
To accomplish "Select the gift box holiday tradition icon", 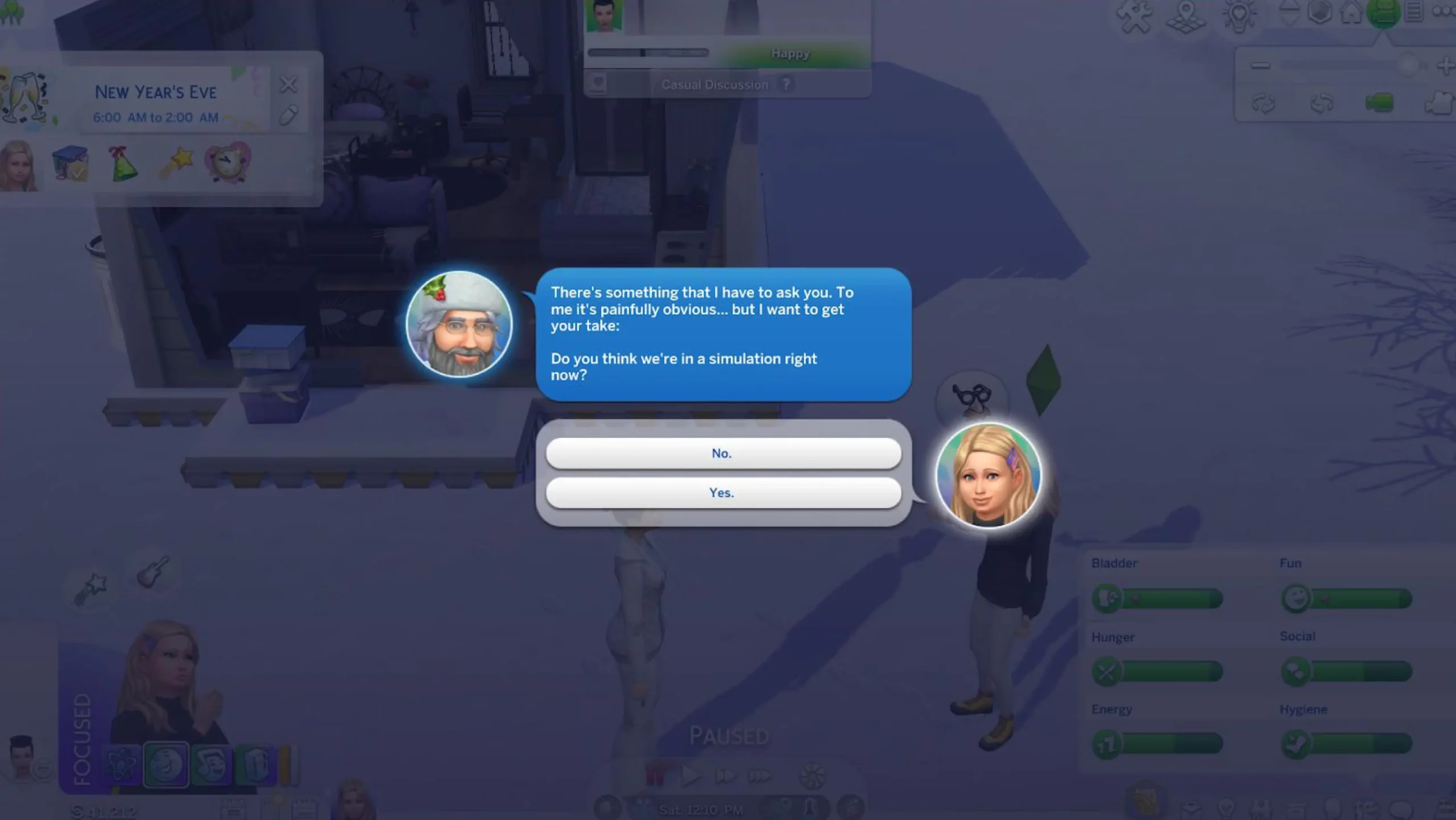I will (x=70, y=164).
